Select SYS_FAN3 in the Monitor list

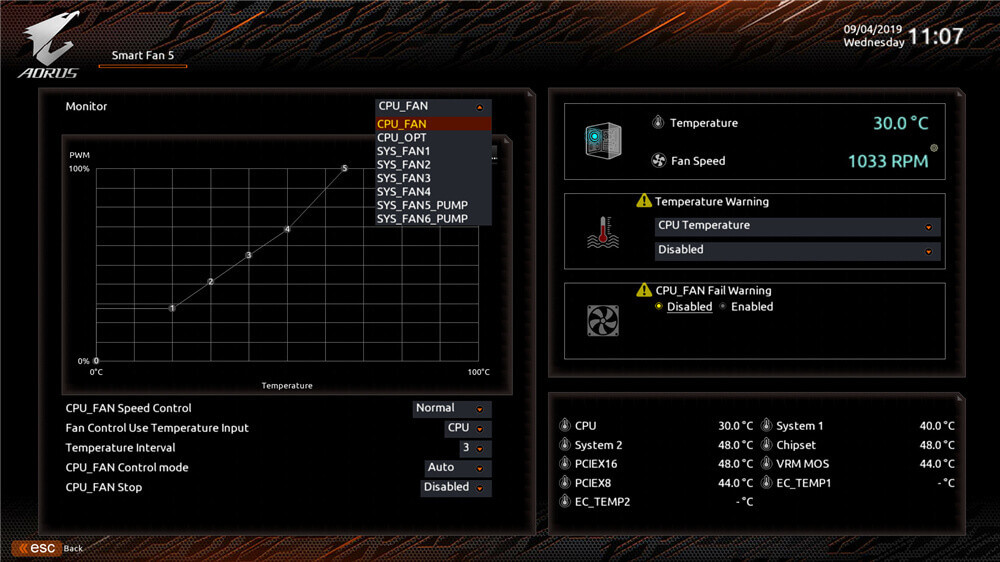coord(404,178)
